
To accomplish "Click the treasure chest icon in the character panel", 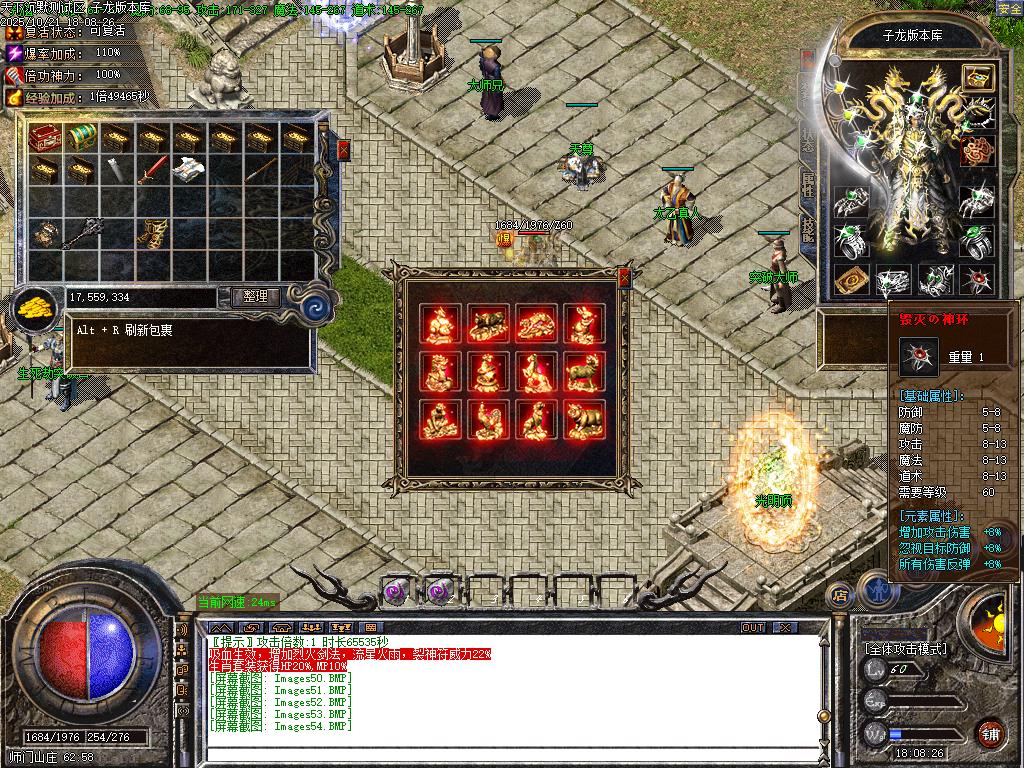I will click(977, 77).
